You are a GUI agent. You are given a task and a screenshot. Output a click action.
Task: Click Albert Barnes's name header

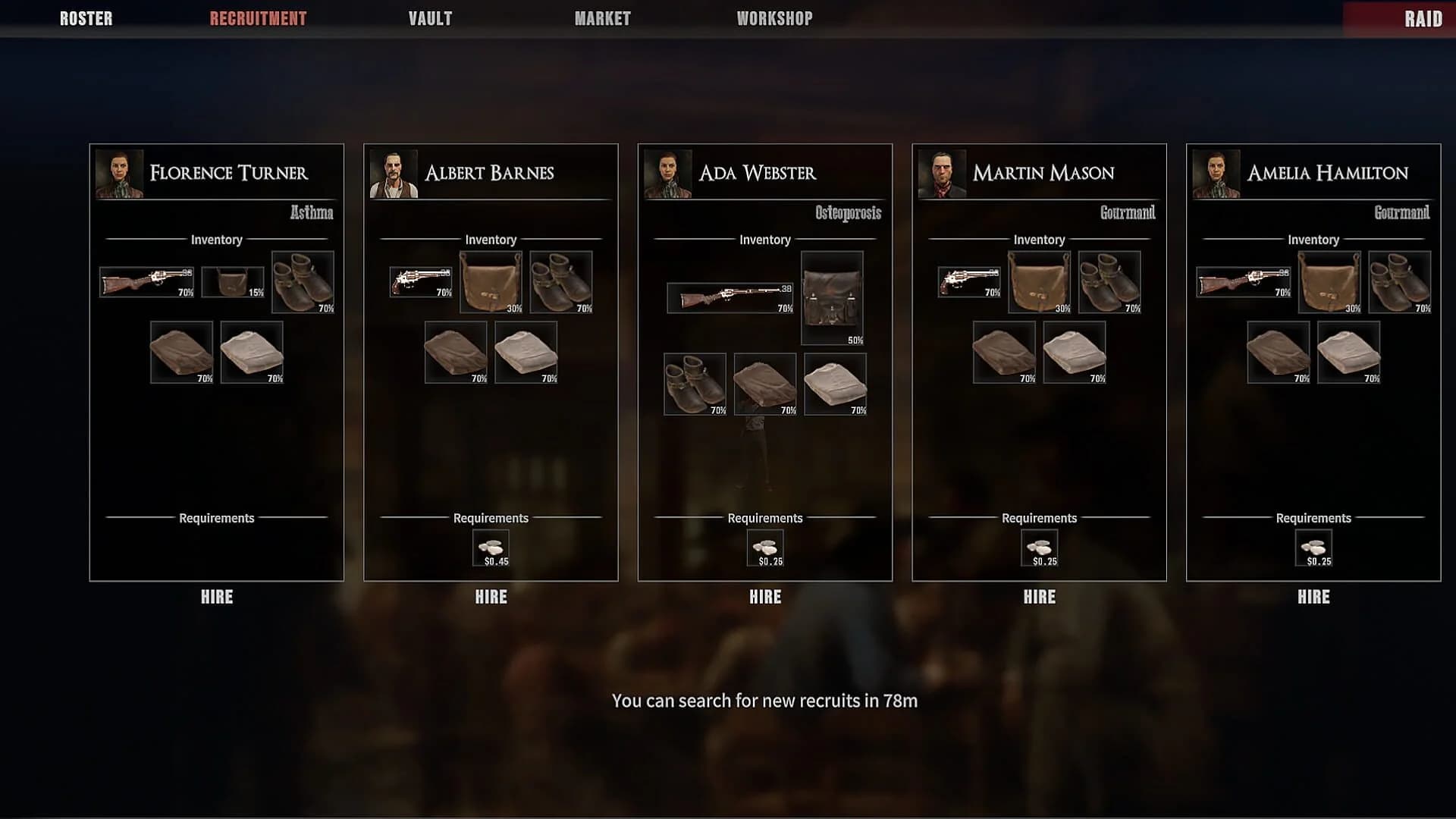pyautogui.click(x=489, y=172)
